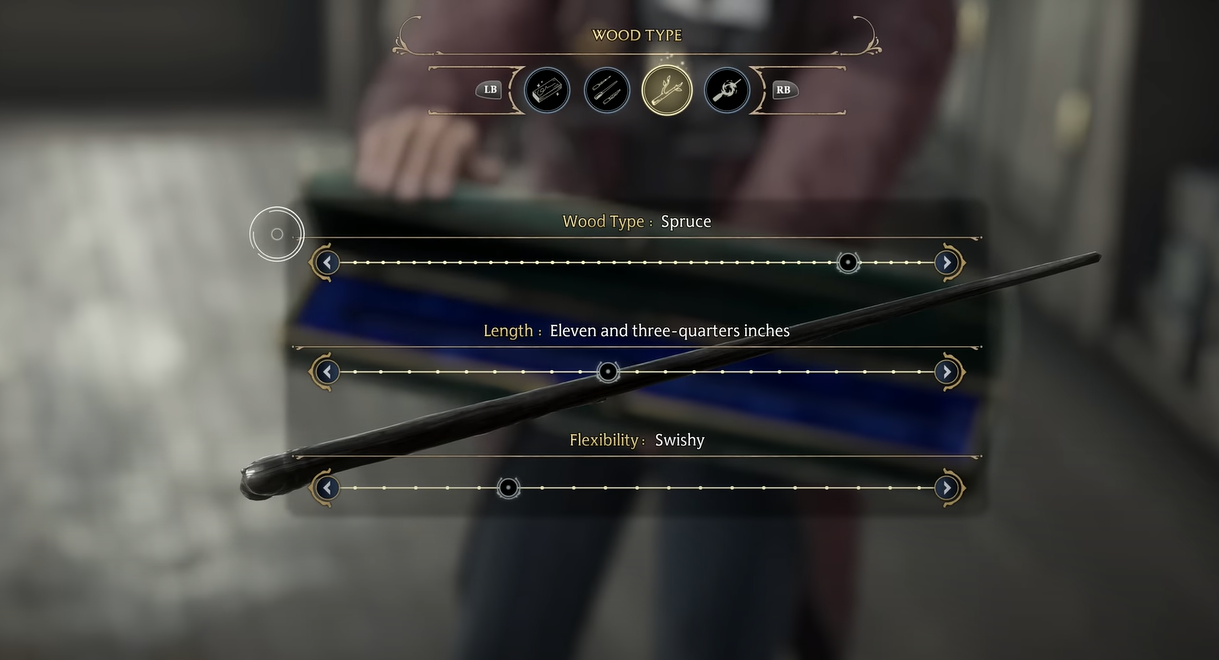Switch to the three wands style tab
This screenshot has width=1219, height=660.
point(607,90)
